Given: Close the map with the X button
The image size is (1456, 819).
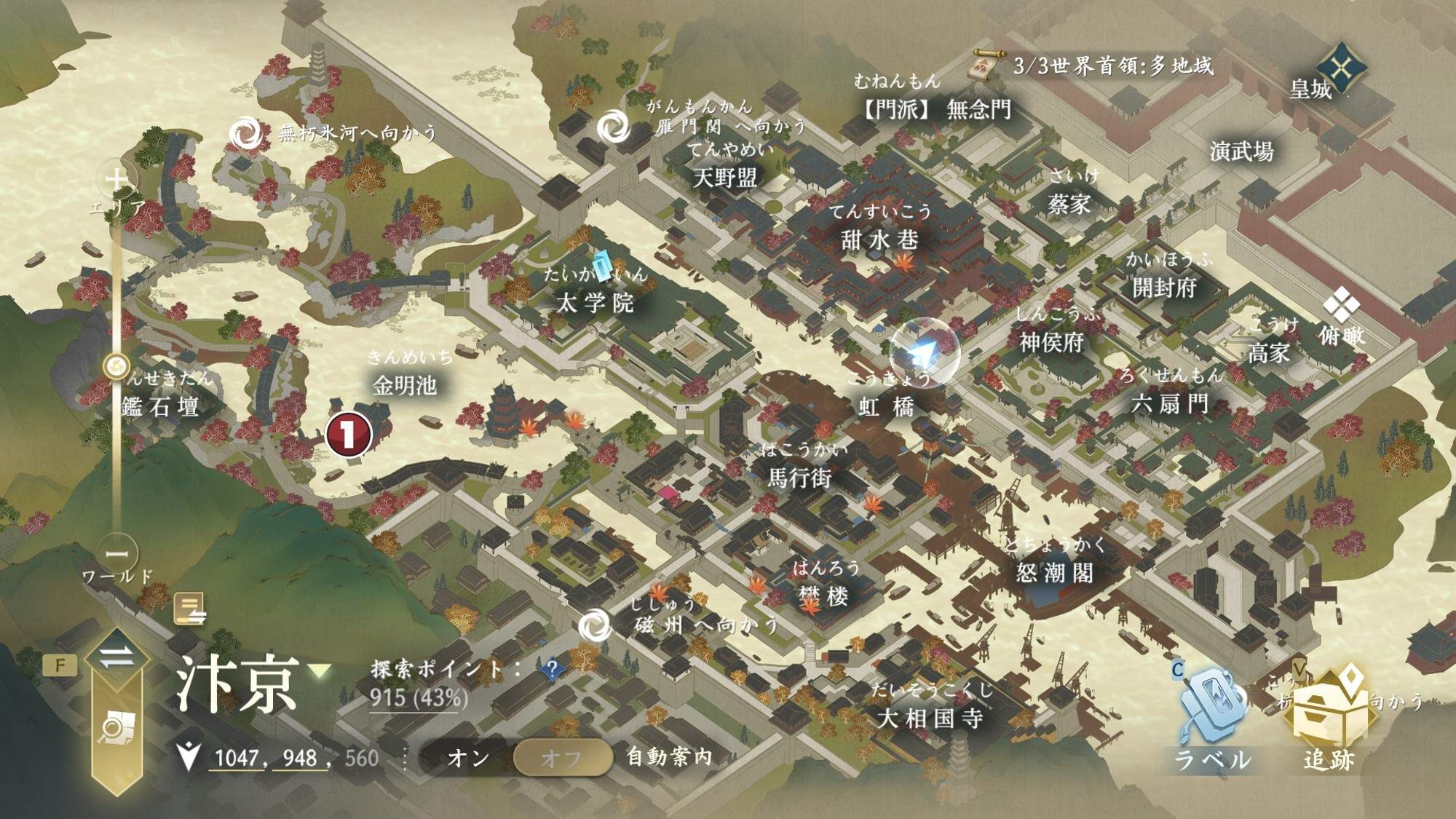Looking at the screenshot, I should click(1341, 68).
